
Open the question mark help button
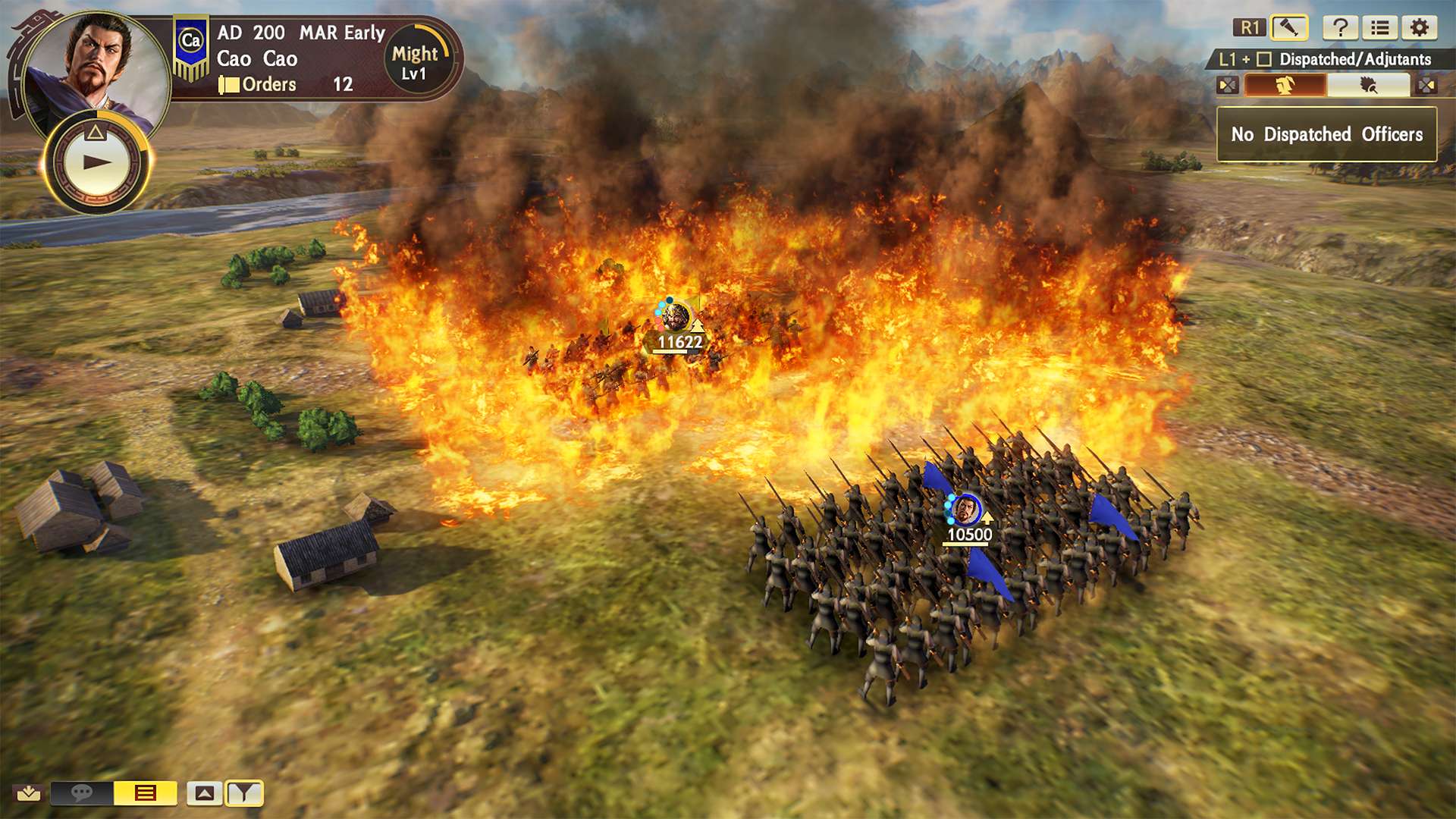point(1340,28)
